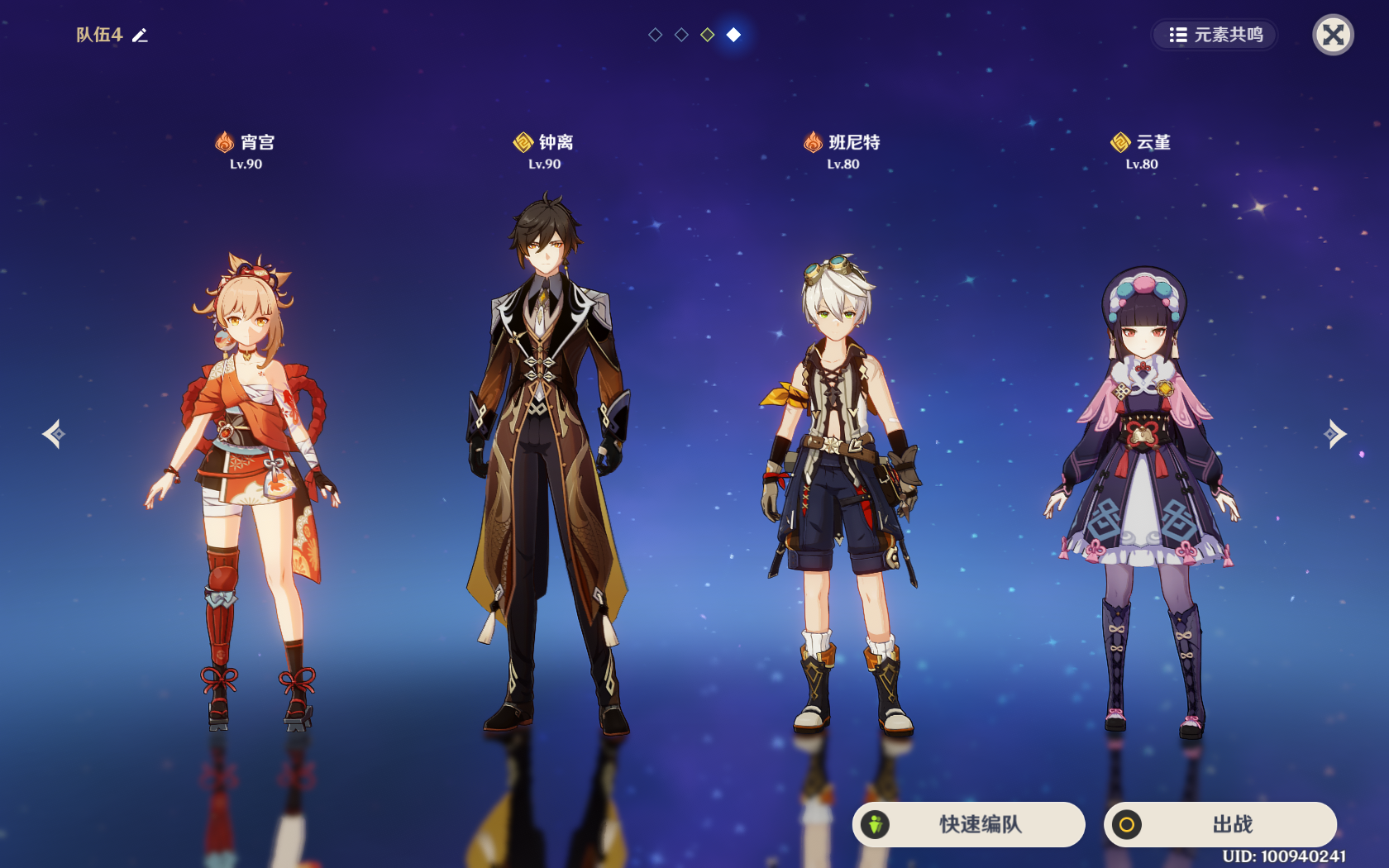The image size is (1389, 868).
Task: Open the 元素共鸣 elemental resonance panel
Action: click(x=1215, y=35)
